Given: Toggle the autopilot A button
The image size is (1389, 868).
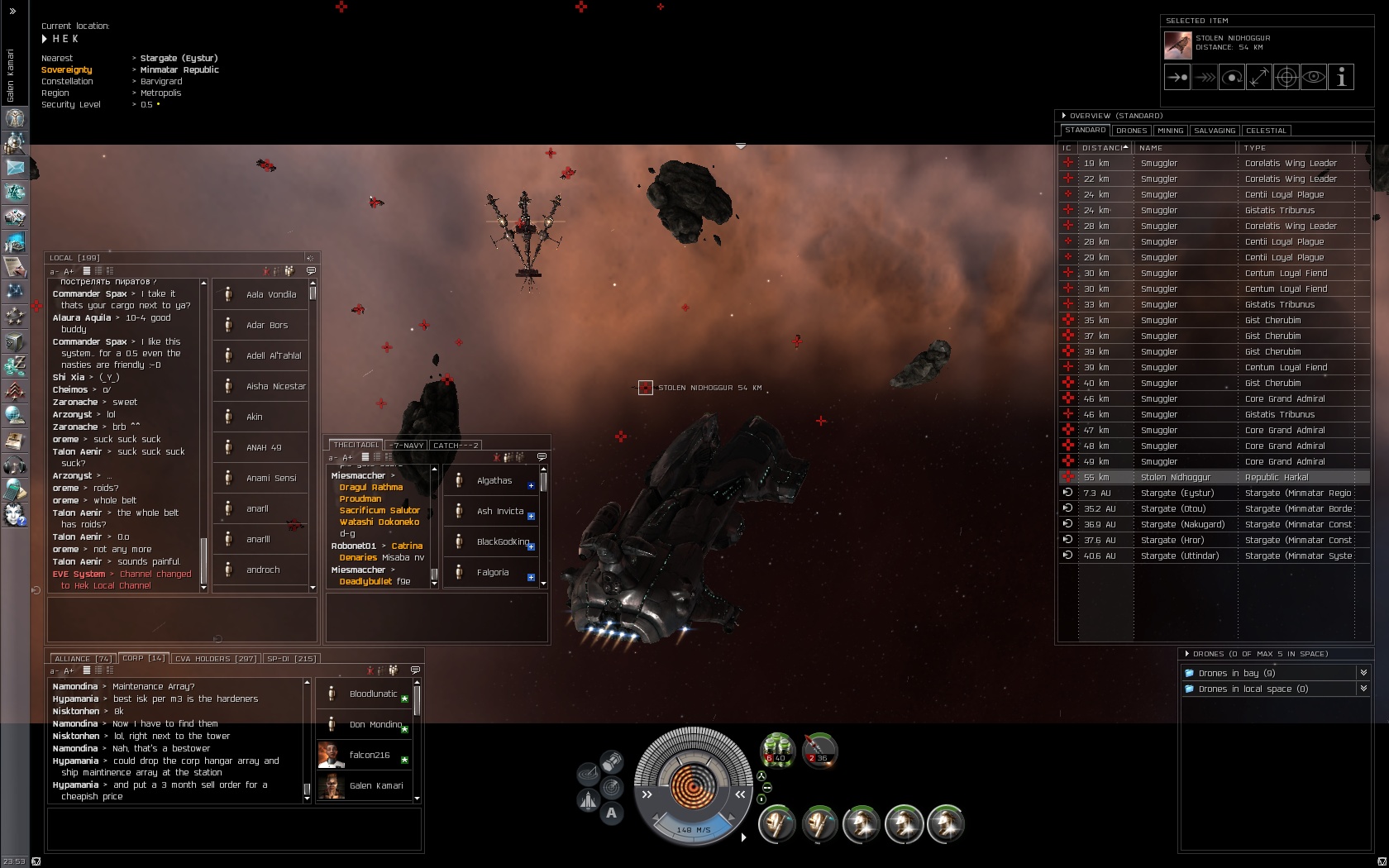Looking at the screenshot, I should (611, 813).
